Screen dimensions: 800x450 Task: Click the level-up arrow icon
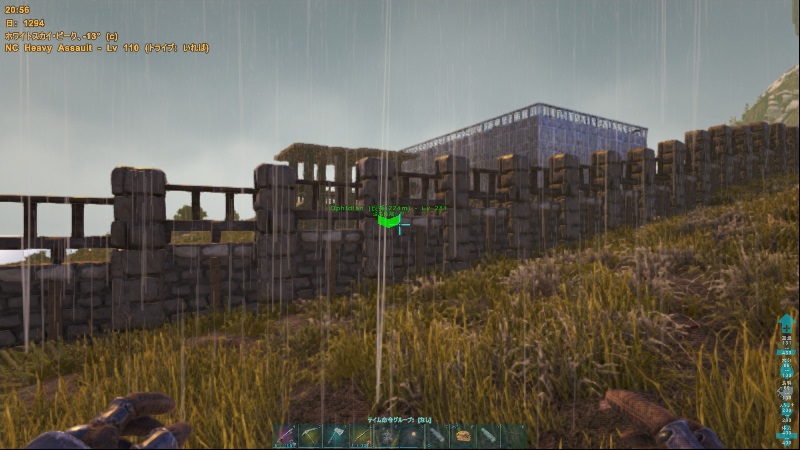[x=786, y=327]
